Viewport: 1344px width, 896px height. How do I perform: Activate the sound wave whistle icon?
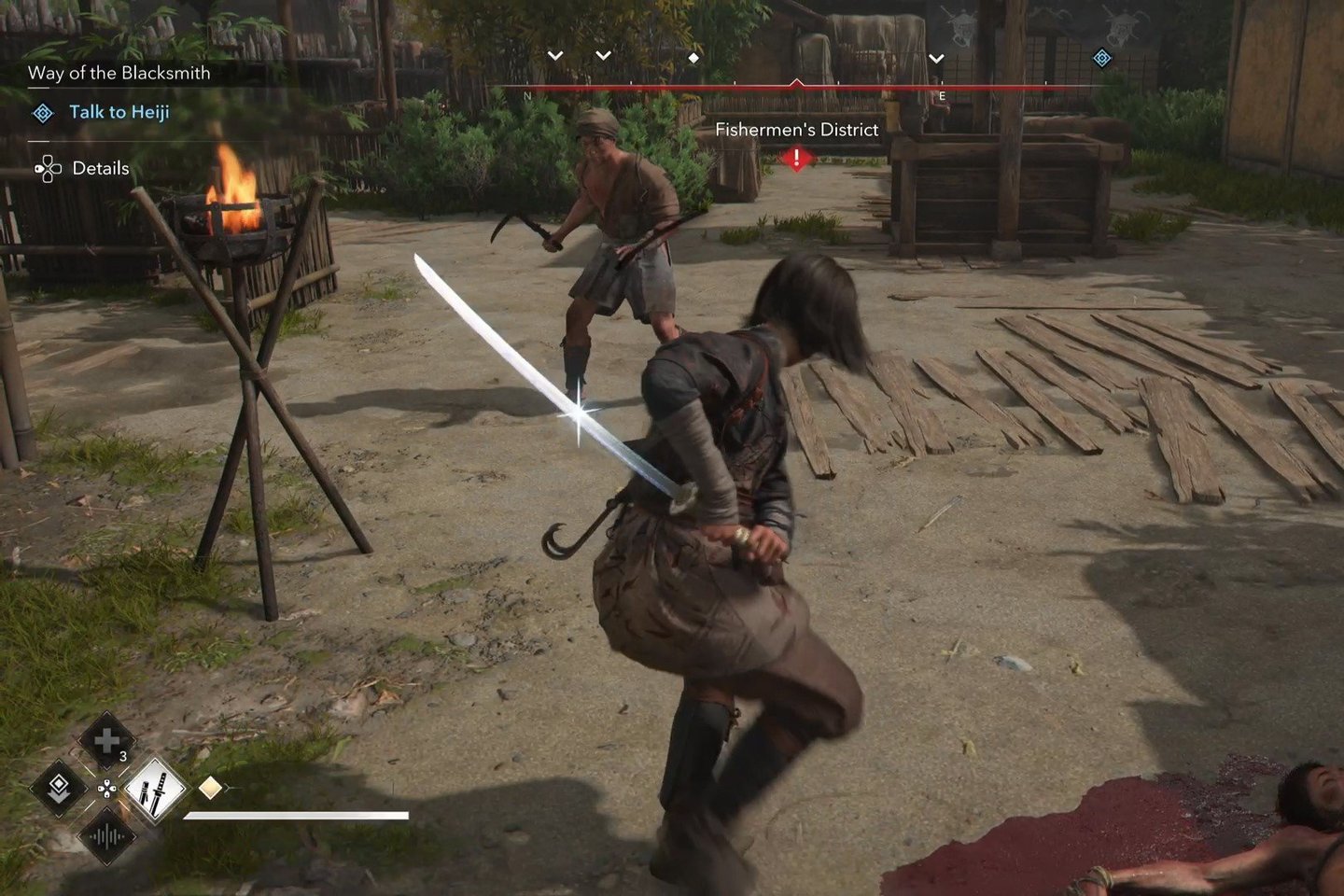(x=105, y=836)
